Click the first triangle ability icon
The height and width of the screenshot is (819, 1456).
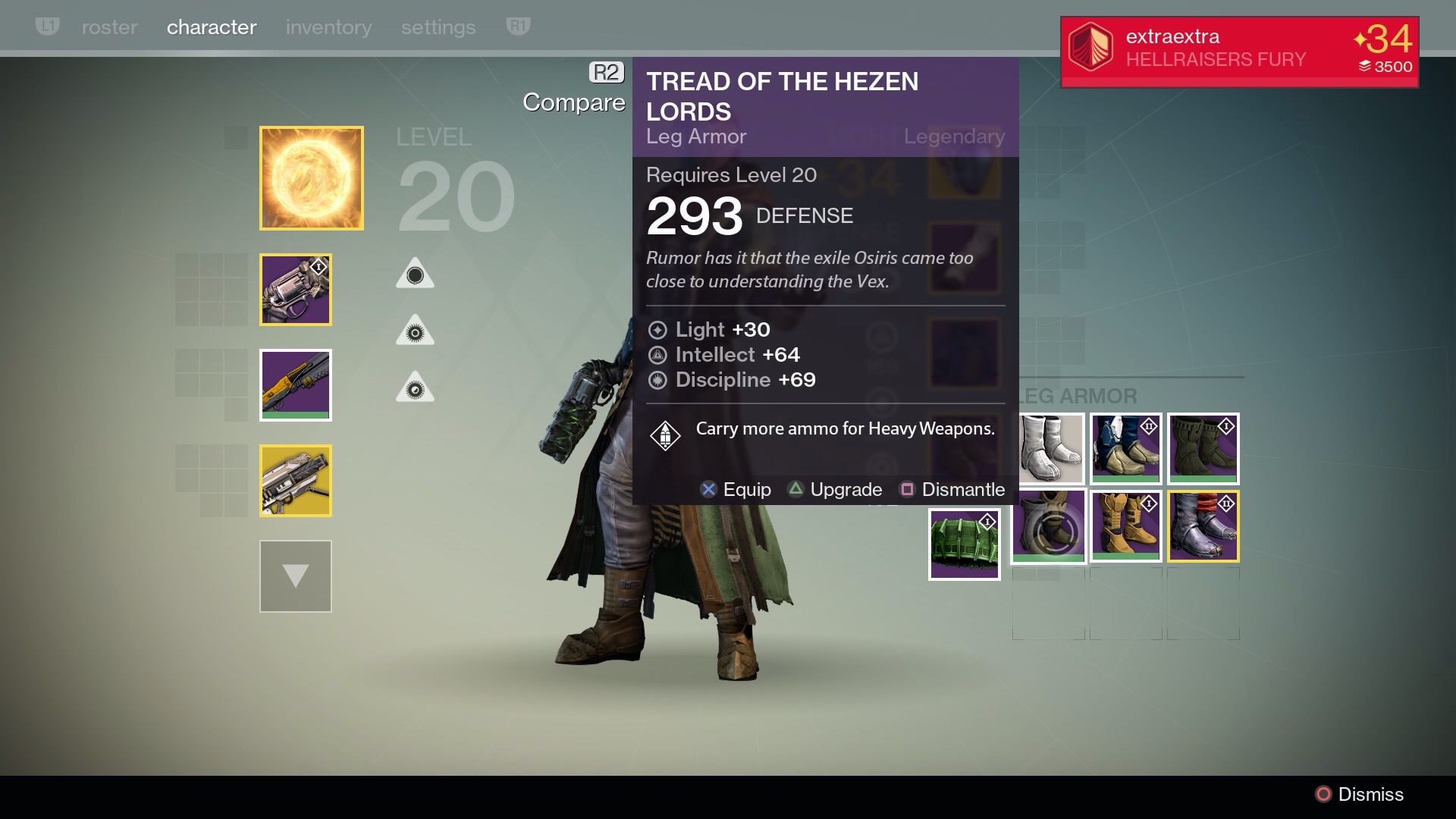point(414,272)
